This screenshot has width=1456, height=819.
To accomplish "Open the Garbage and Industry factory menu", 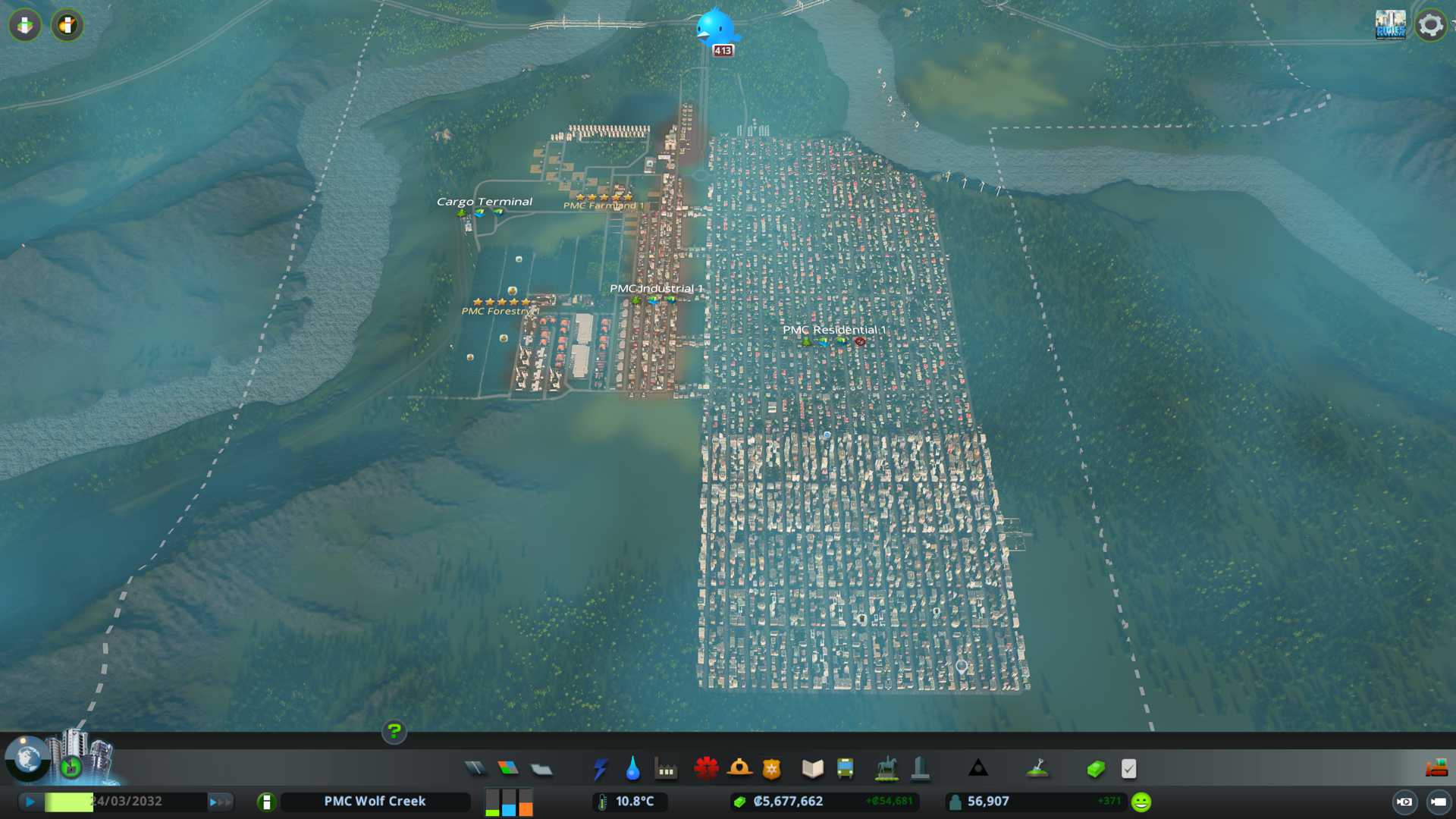I will click(666, 769).
